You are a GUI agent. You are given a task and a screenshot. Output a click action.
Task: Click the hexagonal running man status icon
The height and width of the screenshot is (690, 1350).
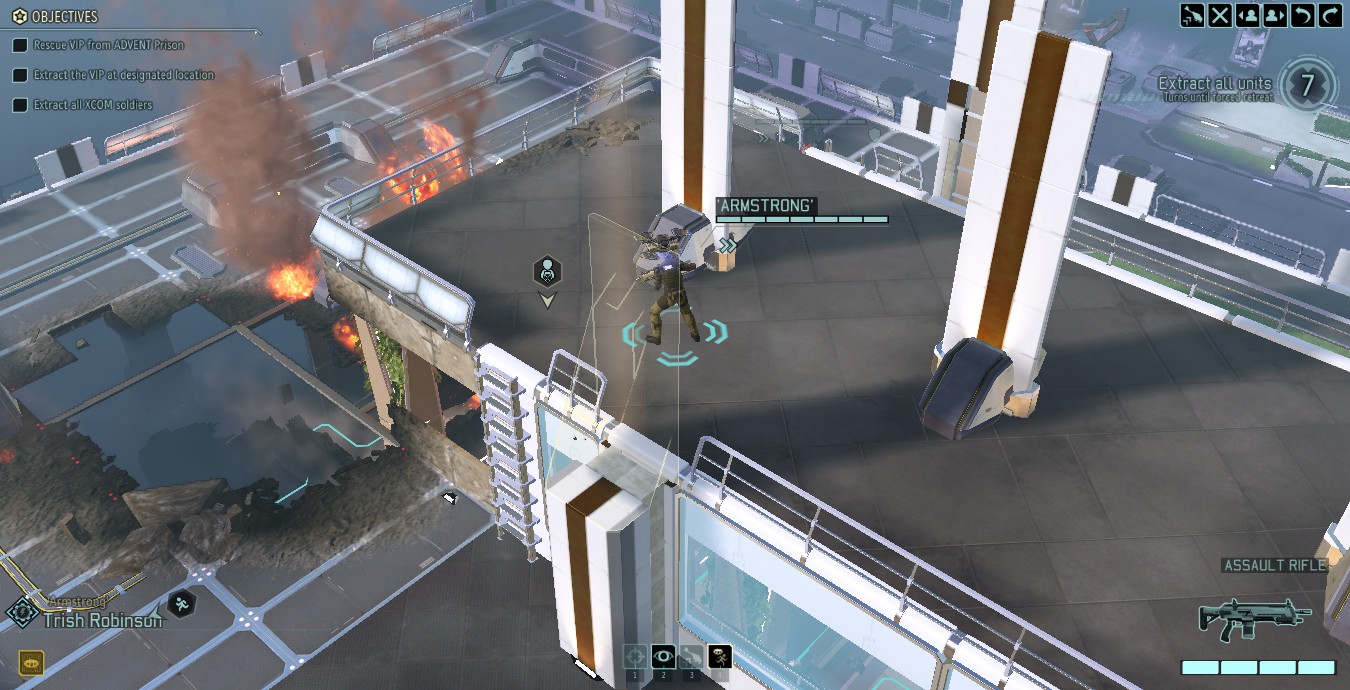[x=181, y=602]
